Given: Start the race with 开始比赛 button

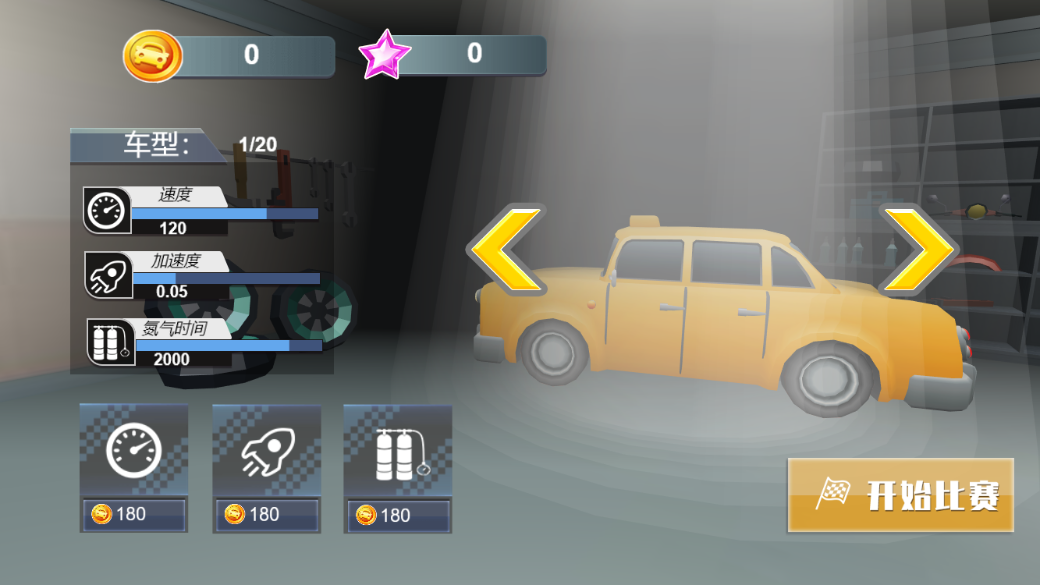Looking at the screenshot, I should [x=900, y=495].
